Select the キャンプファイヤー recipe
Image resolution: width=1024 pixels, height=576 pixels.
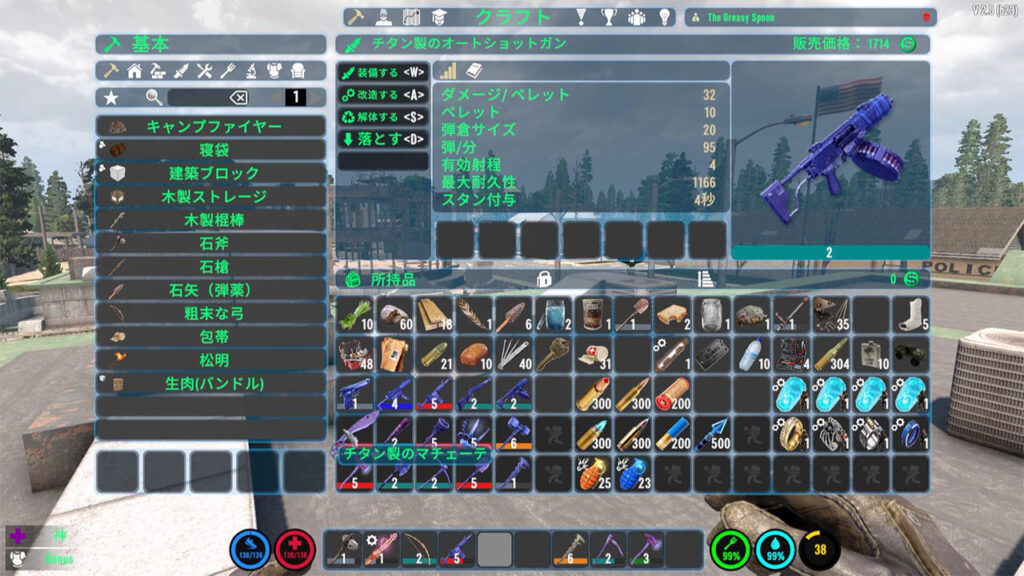tap(211, 127)
